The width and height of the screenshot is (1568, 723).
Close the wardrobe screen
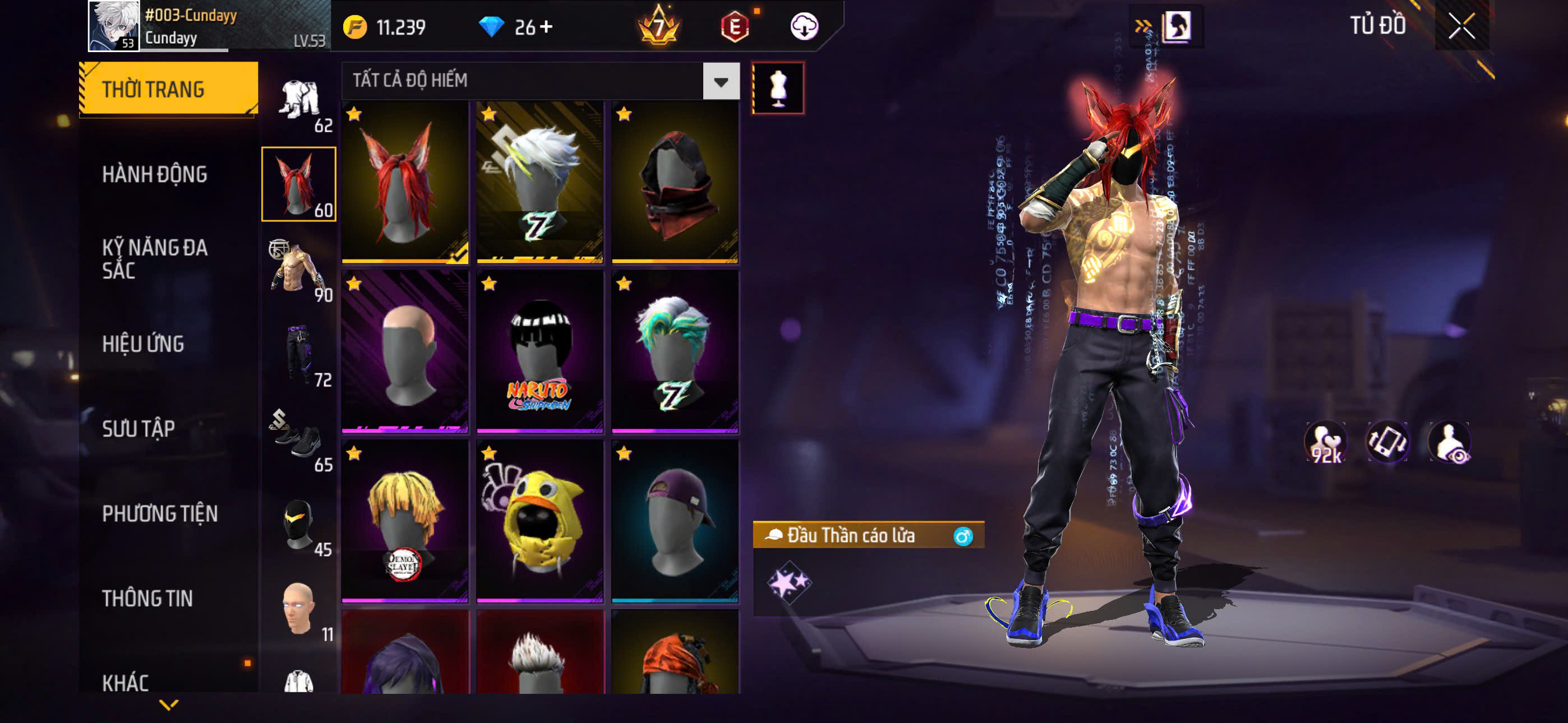[1461, 26]
